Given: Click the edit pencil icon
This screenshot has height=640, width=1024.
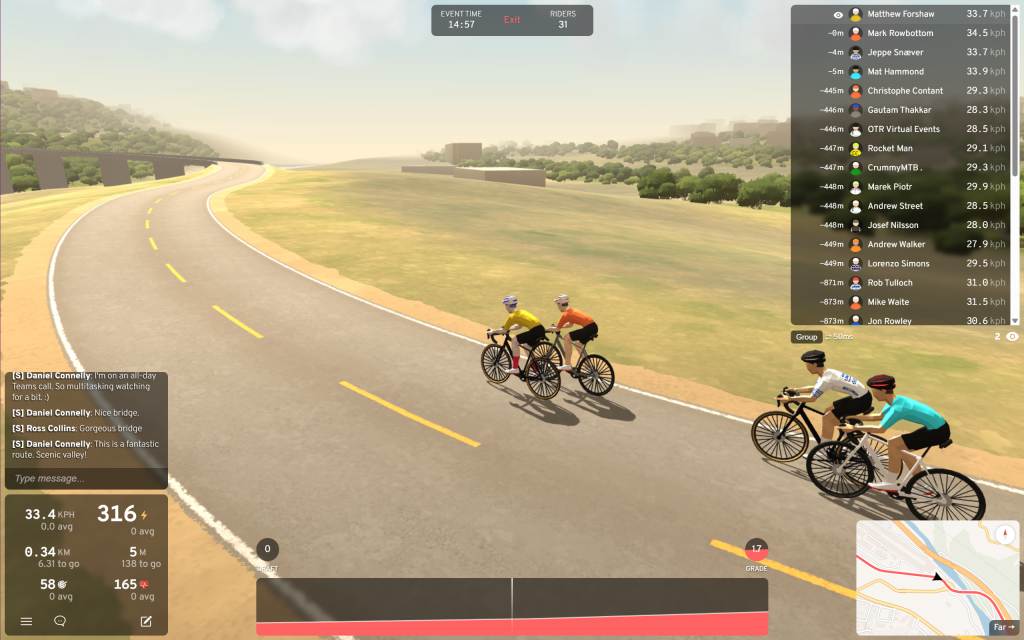Looking at the screenshot, I should 146,621.
